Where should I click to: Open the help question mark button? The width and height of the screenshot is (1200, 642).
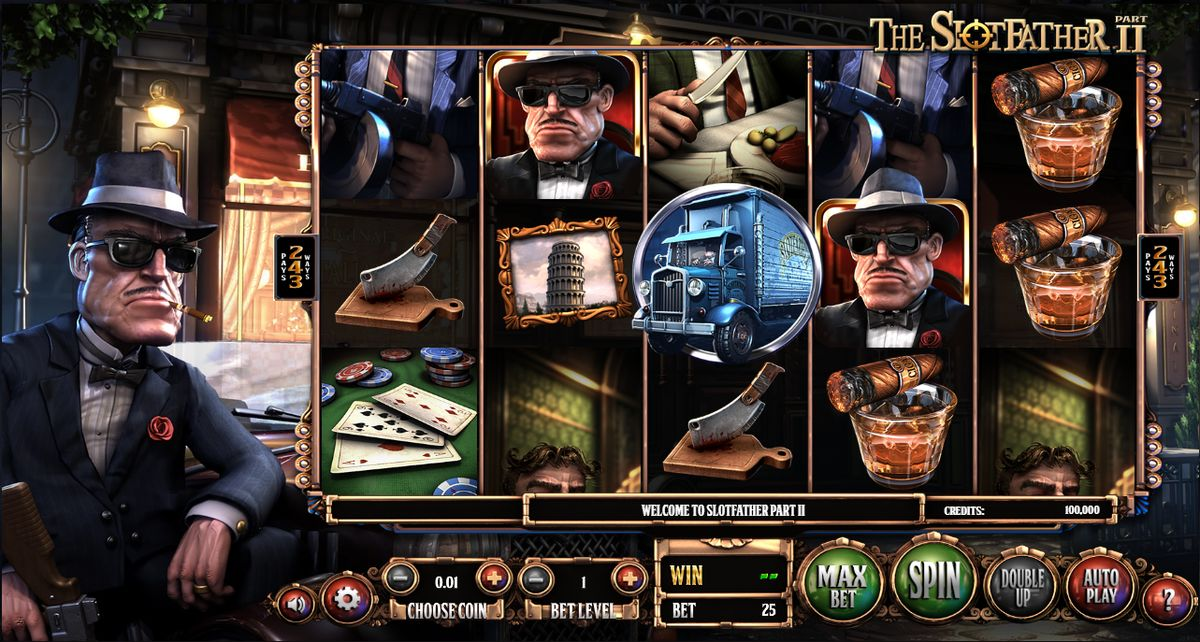click(1167, 601)
